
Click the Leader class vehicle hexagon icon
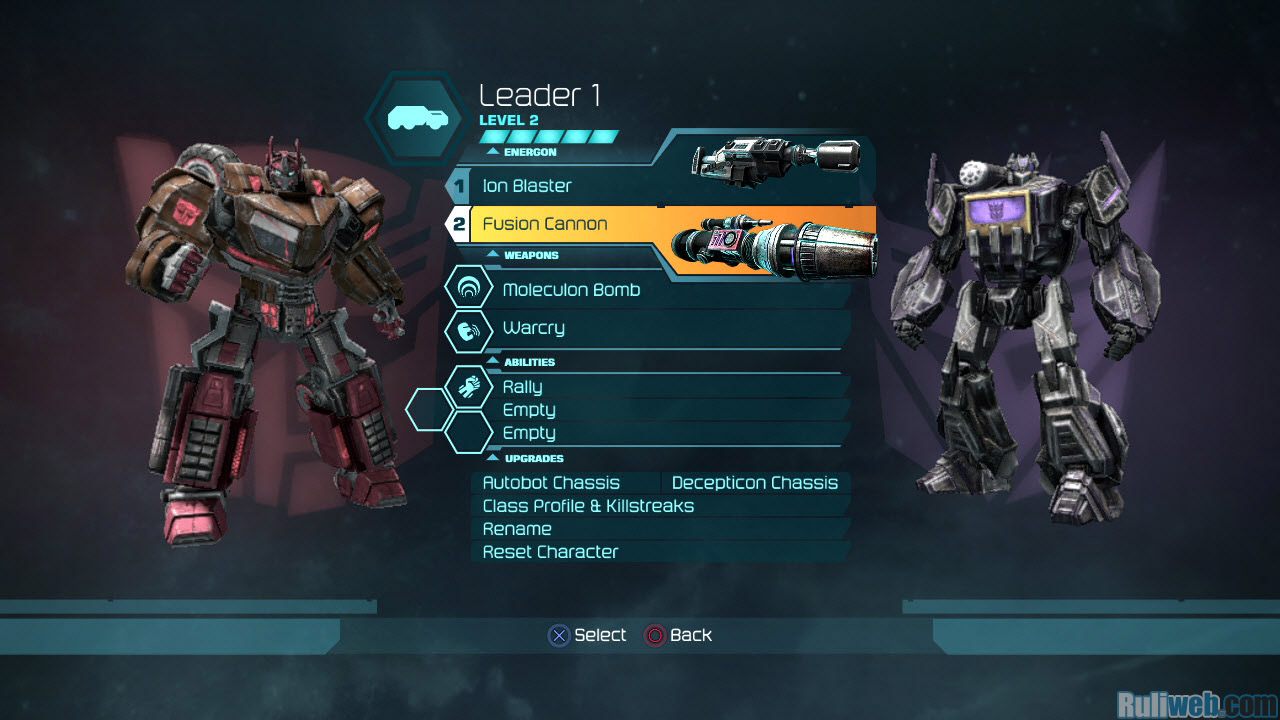[413, 119]
